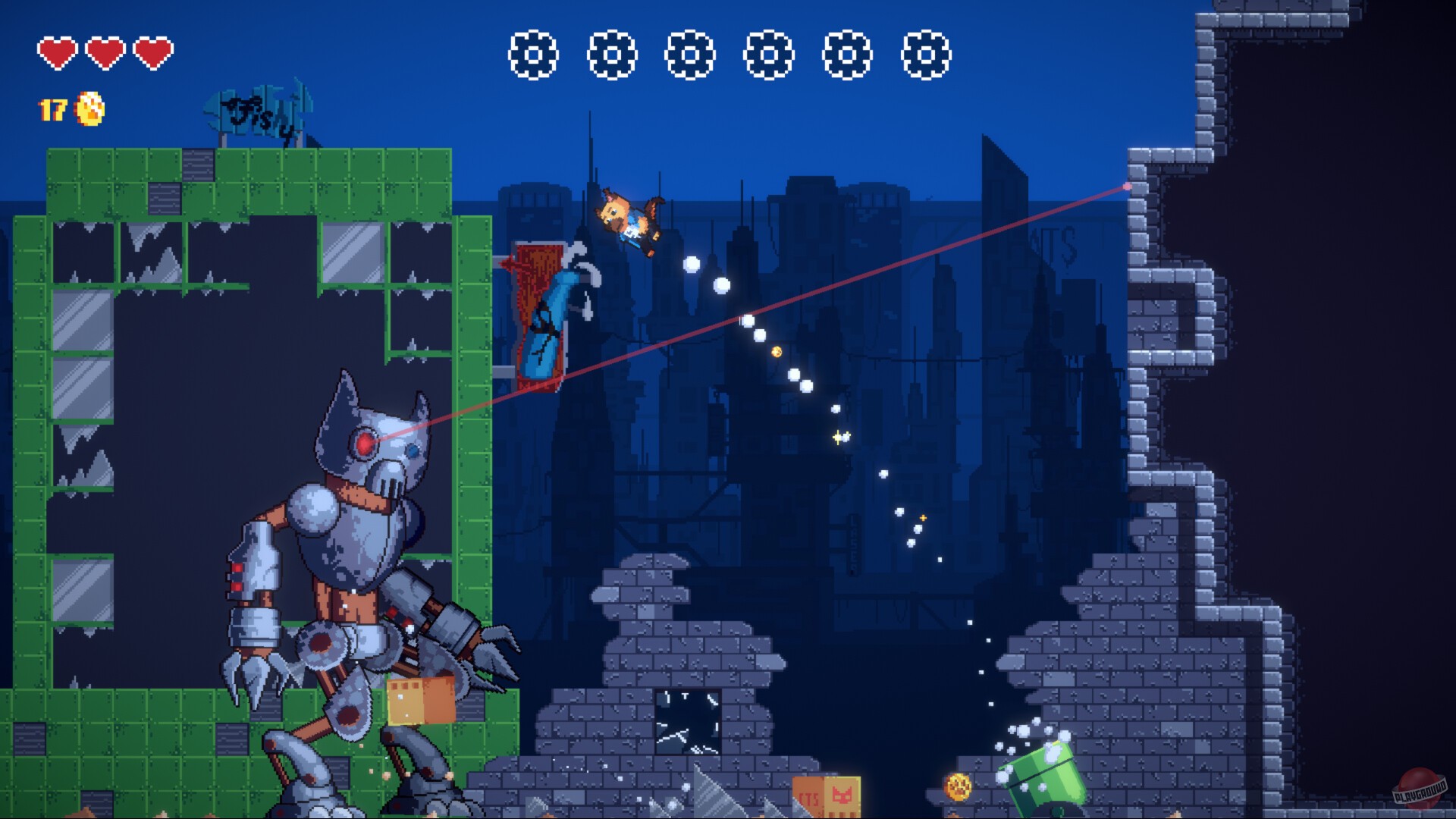The height and width of the screenshot is (819, 1456).
Task: Click the middle flower icon in the top row
Action: pyautogui.click(x=690, y=55)
